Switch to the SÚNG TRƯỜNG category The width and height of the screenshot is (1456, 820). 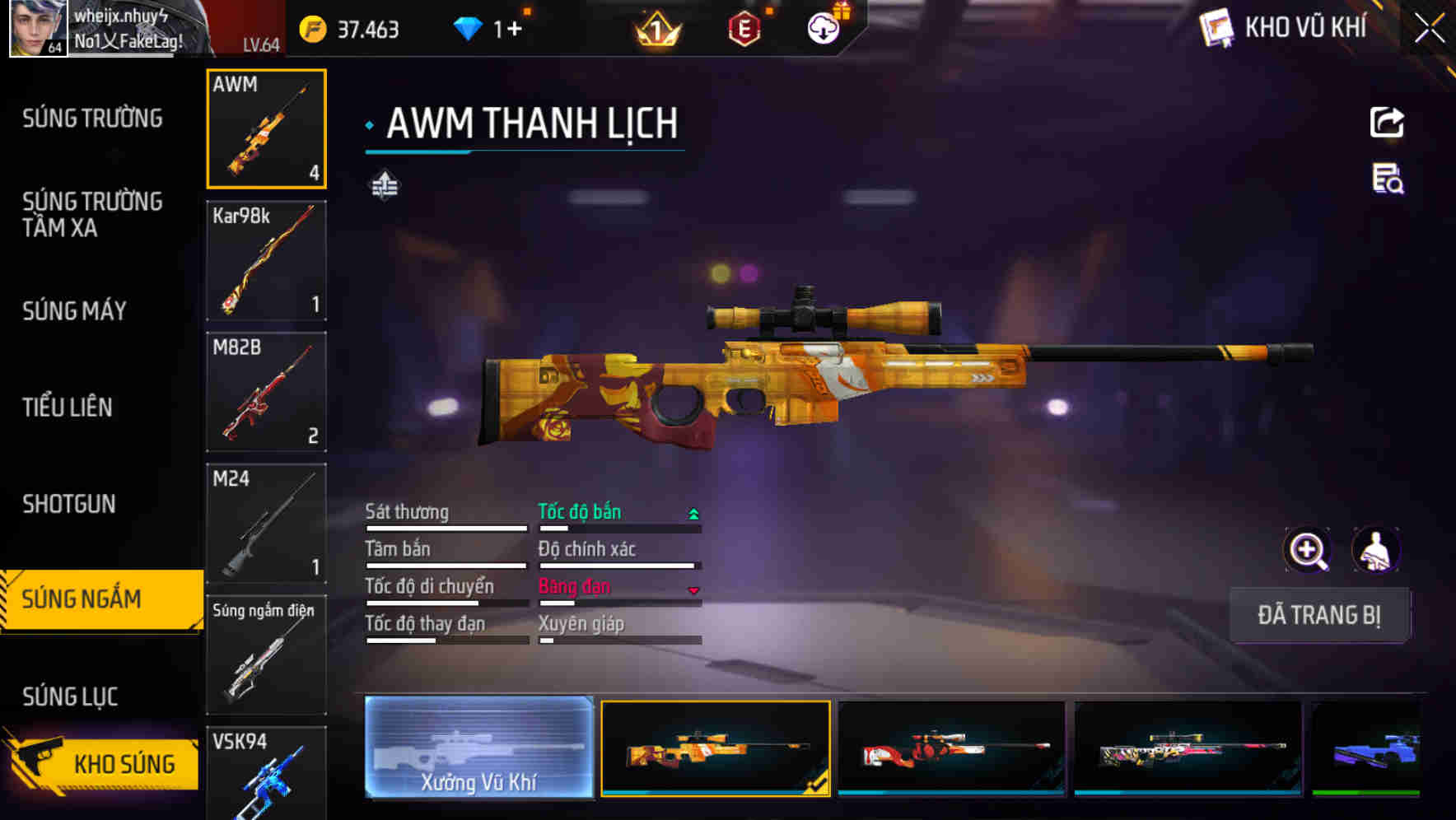point(91,118)
